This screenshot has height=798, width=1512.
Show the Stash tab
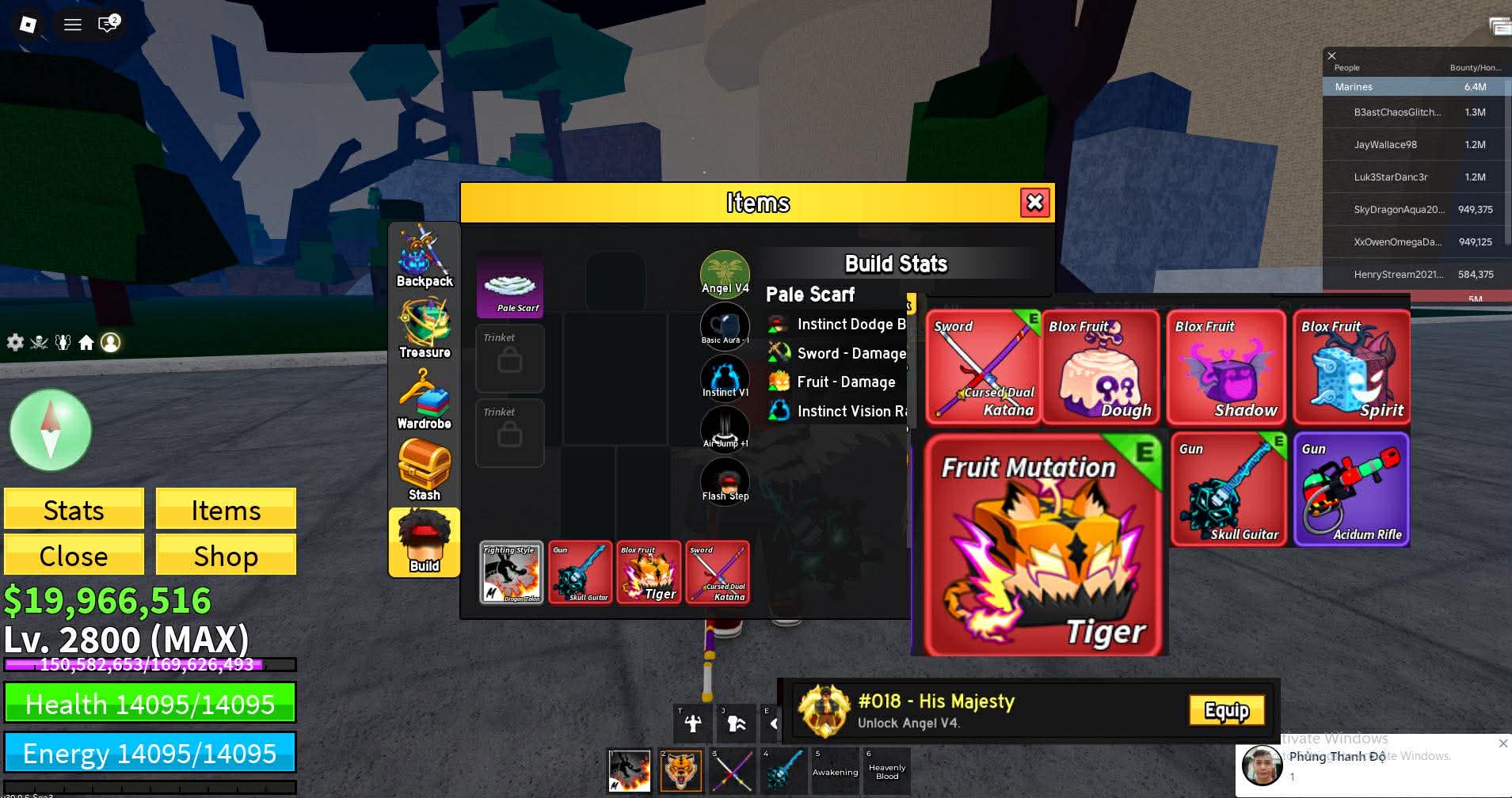pos(424,471)
